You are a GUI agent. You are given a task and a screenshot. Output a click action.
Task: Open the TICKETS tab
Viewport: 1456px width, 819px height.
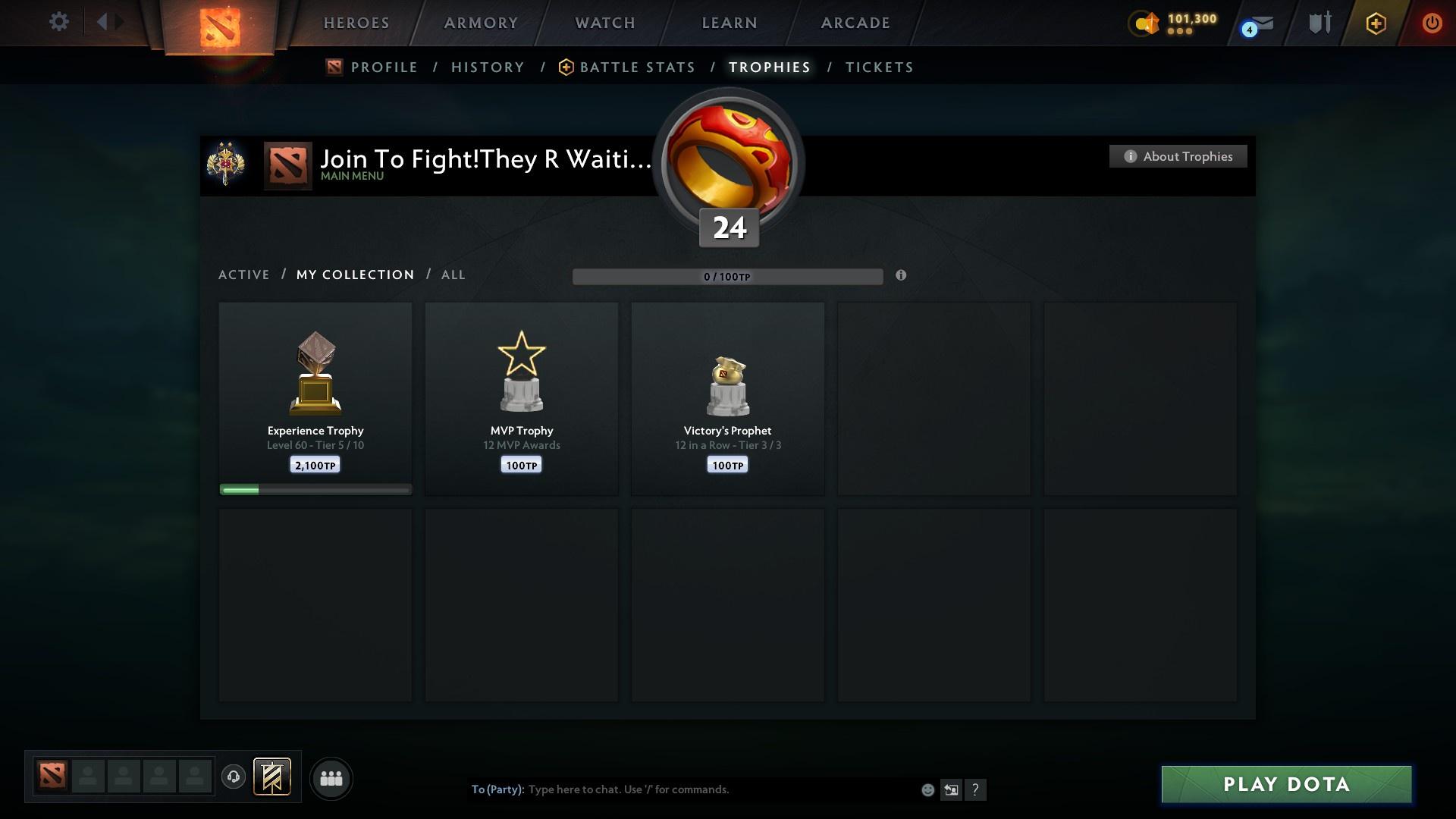click(878, 67)
